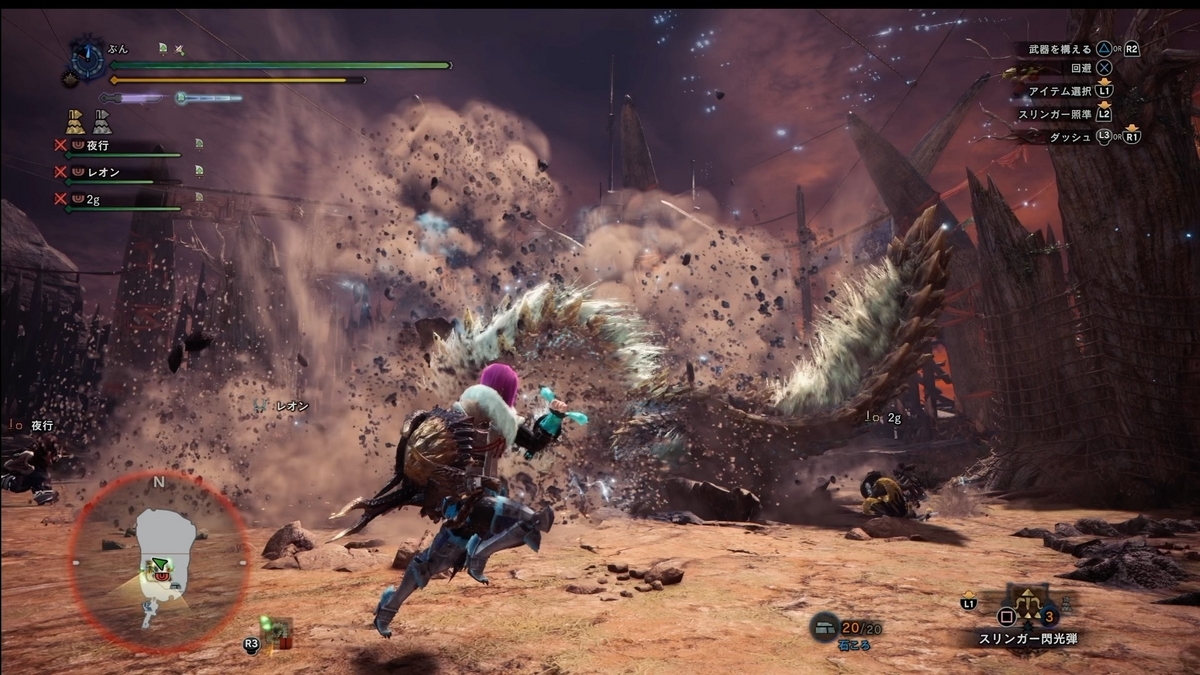Viewport: 1200px width, 675px height.
Task: Click the 石ころ slinger ammo icon
Action: [x=824, y=627]
